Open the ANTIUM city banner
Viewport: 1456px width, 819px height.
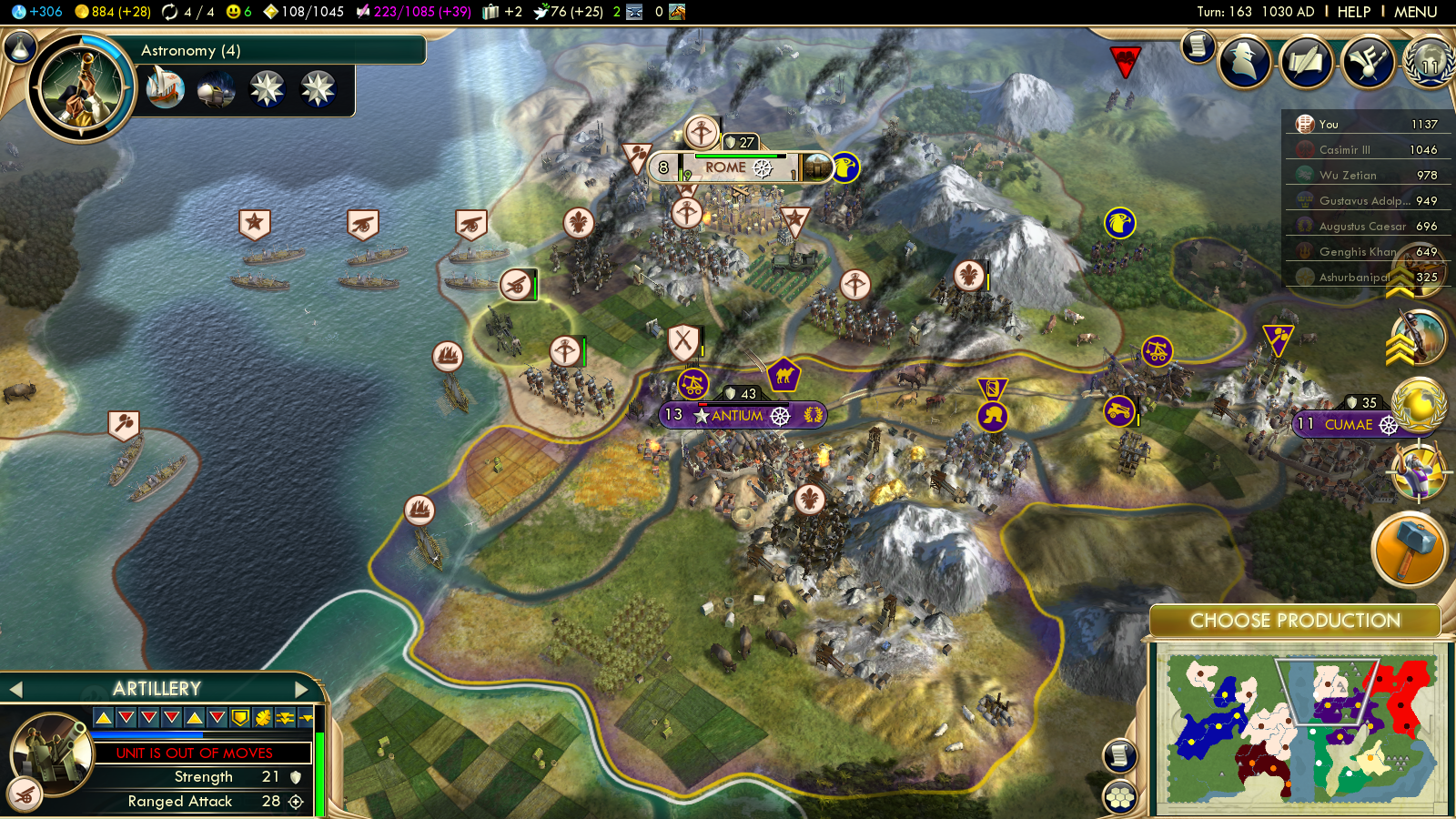[737, 415]
